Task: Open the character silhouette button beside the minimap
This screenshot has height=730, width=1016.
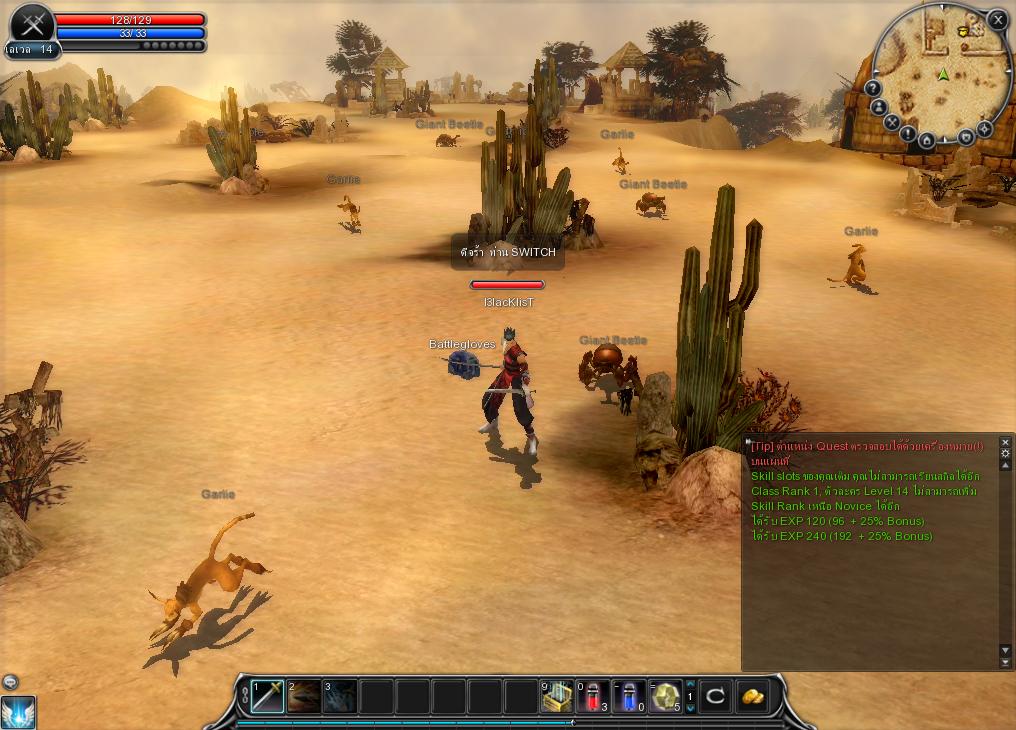Action: click(x=879, y=107)
